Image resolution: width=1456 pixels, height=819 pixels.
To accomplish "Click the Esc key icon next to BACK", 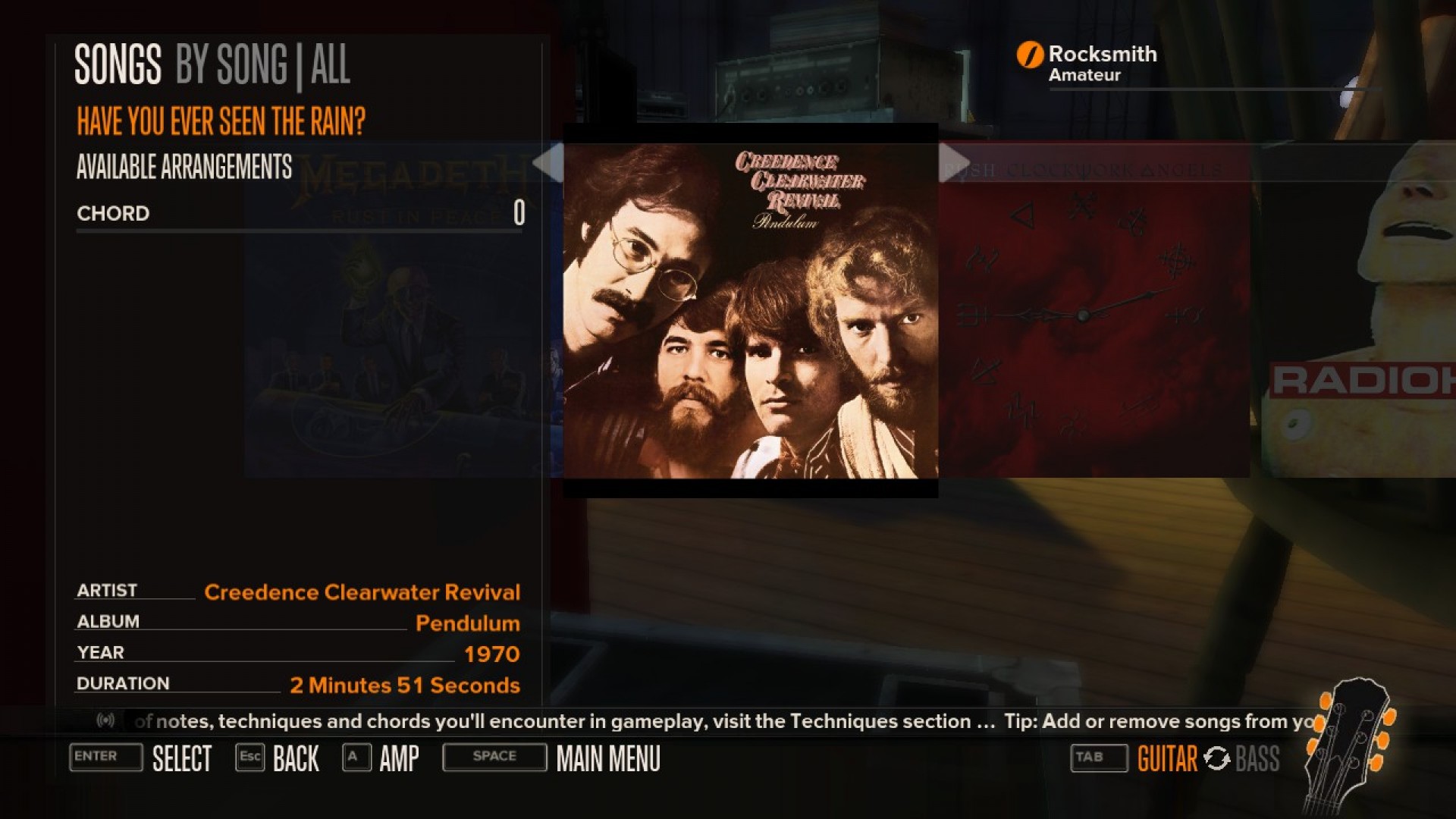I will 250,758.
